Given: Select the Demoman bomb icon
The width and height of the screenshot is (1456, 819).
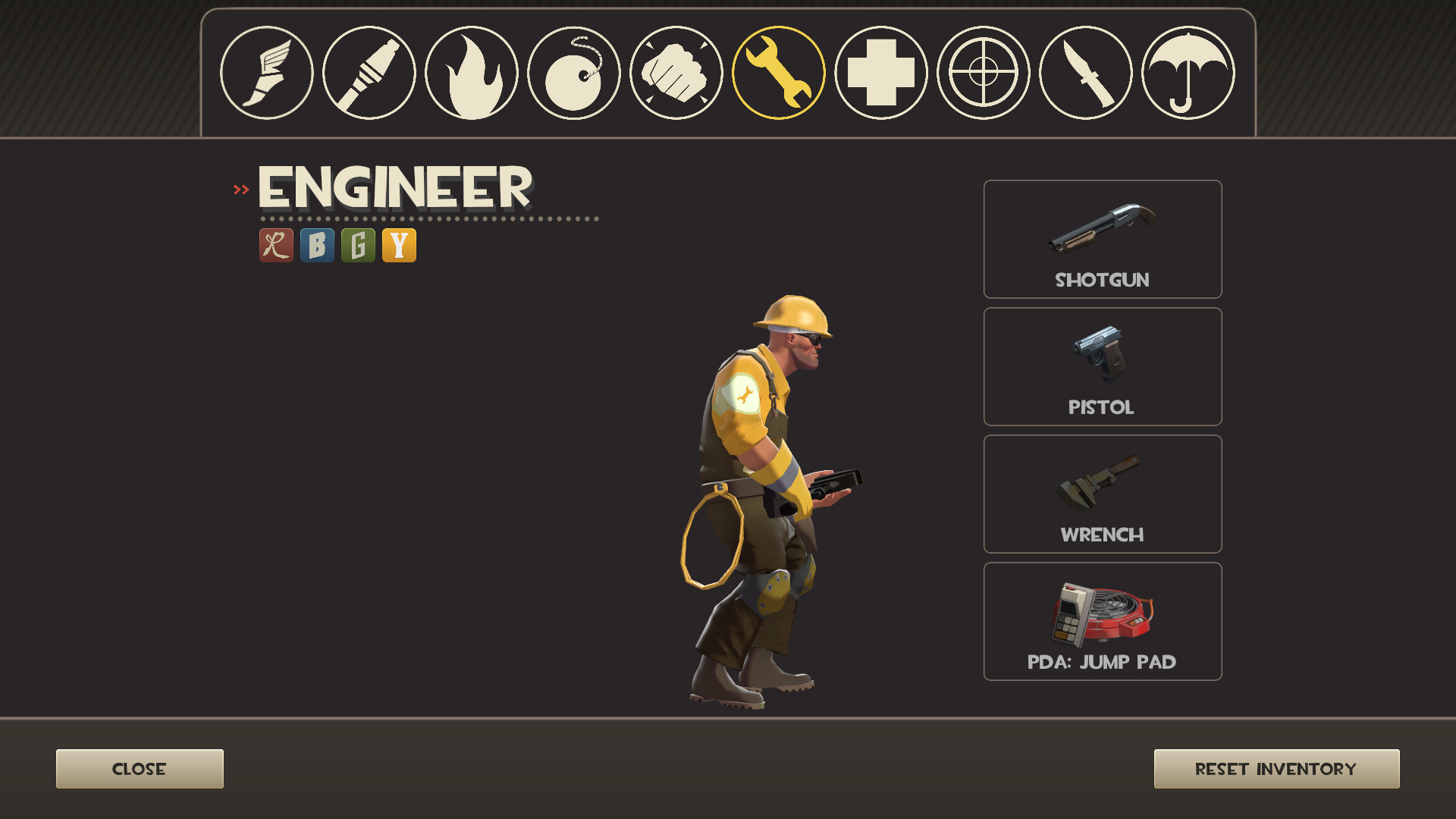Looking at the screenshot, I should coord(573,74).
